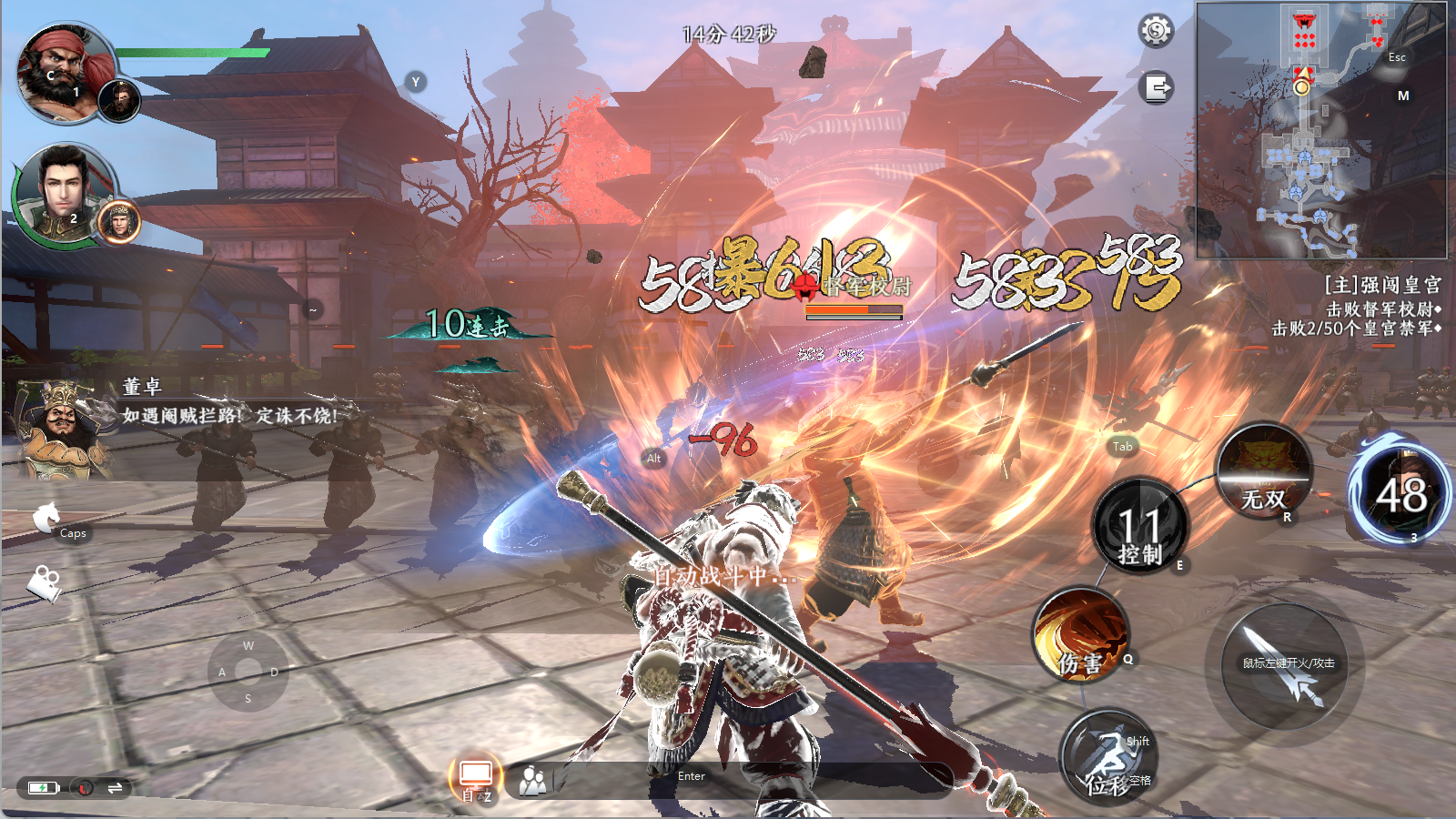Image resolution: width=1456 pixels, height=819 pixels.
Task: Switch to the character showing 48 cooldown
Action: [1400, 495]
